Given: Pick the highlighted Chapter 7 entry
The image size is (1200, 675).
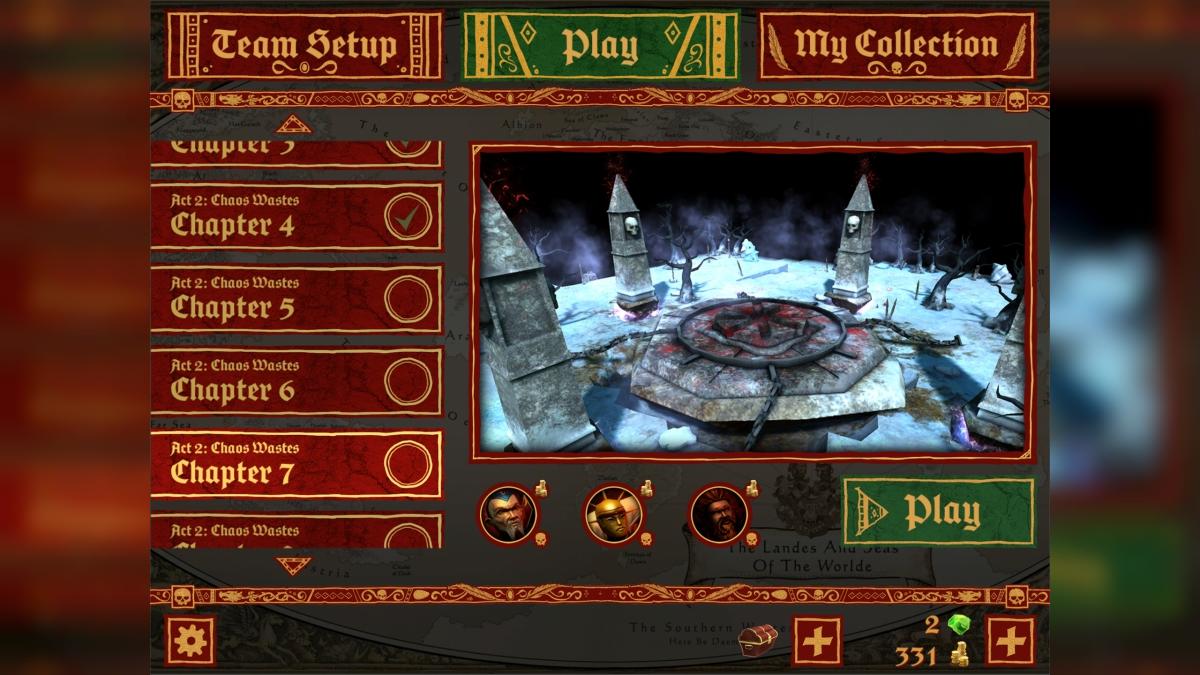Looking at the screenshot, I should [296, 464].
